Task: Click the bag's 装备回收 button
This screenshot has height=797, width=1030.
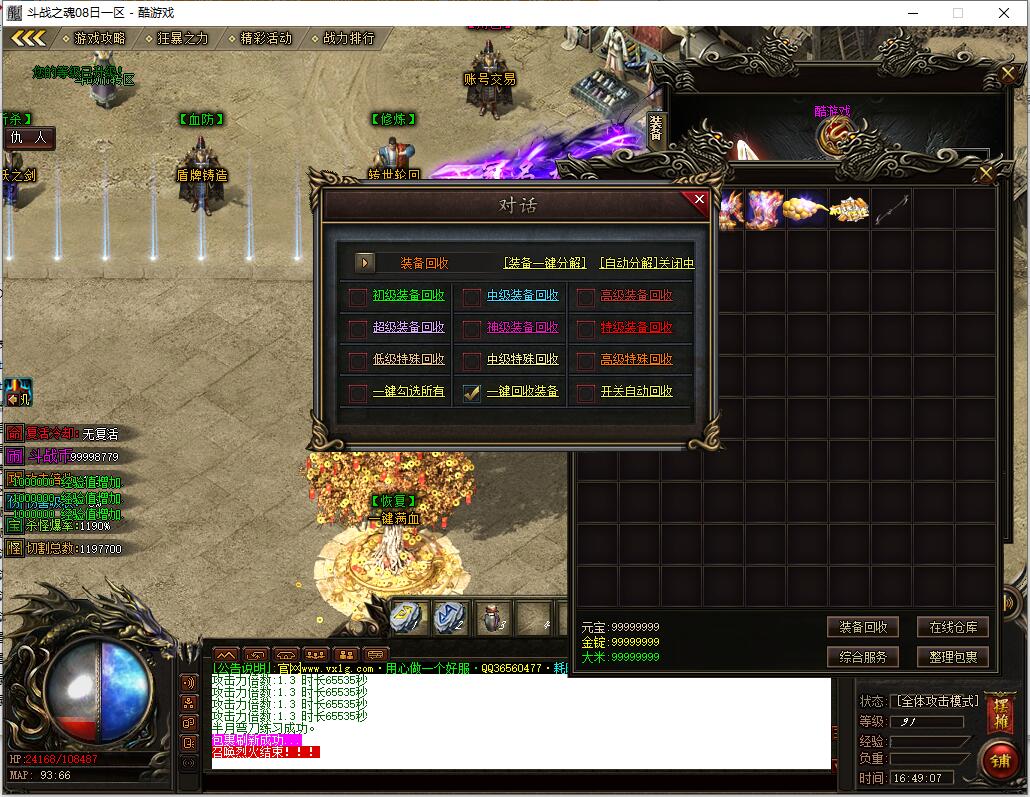Action: click(863, 627)
